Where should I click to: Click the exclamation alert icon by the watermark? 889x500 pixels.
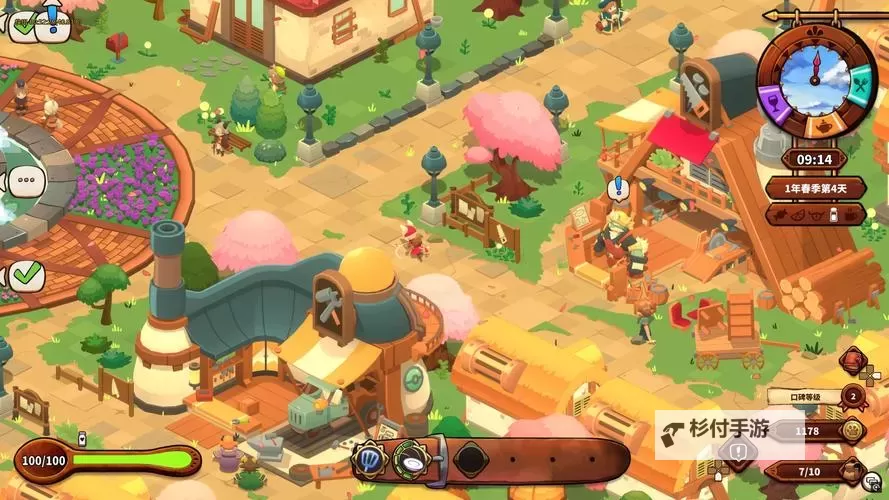click(737, 453)
